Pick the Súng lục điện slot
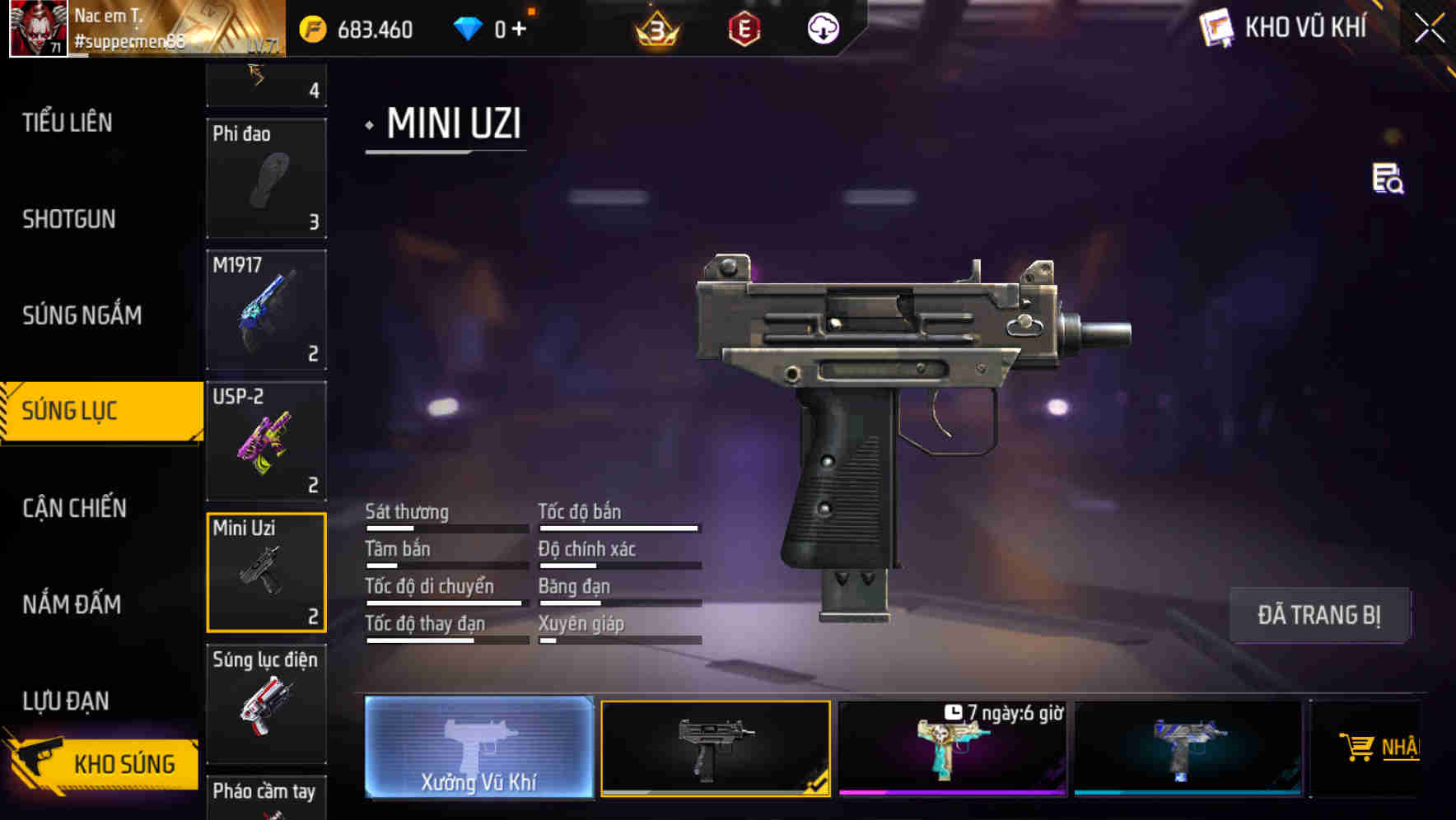This screenshot has height=820, width=1456. coord(266,704)
